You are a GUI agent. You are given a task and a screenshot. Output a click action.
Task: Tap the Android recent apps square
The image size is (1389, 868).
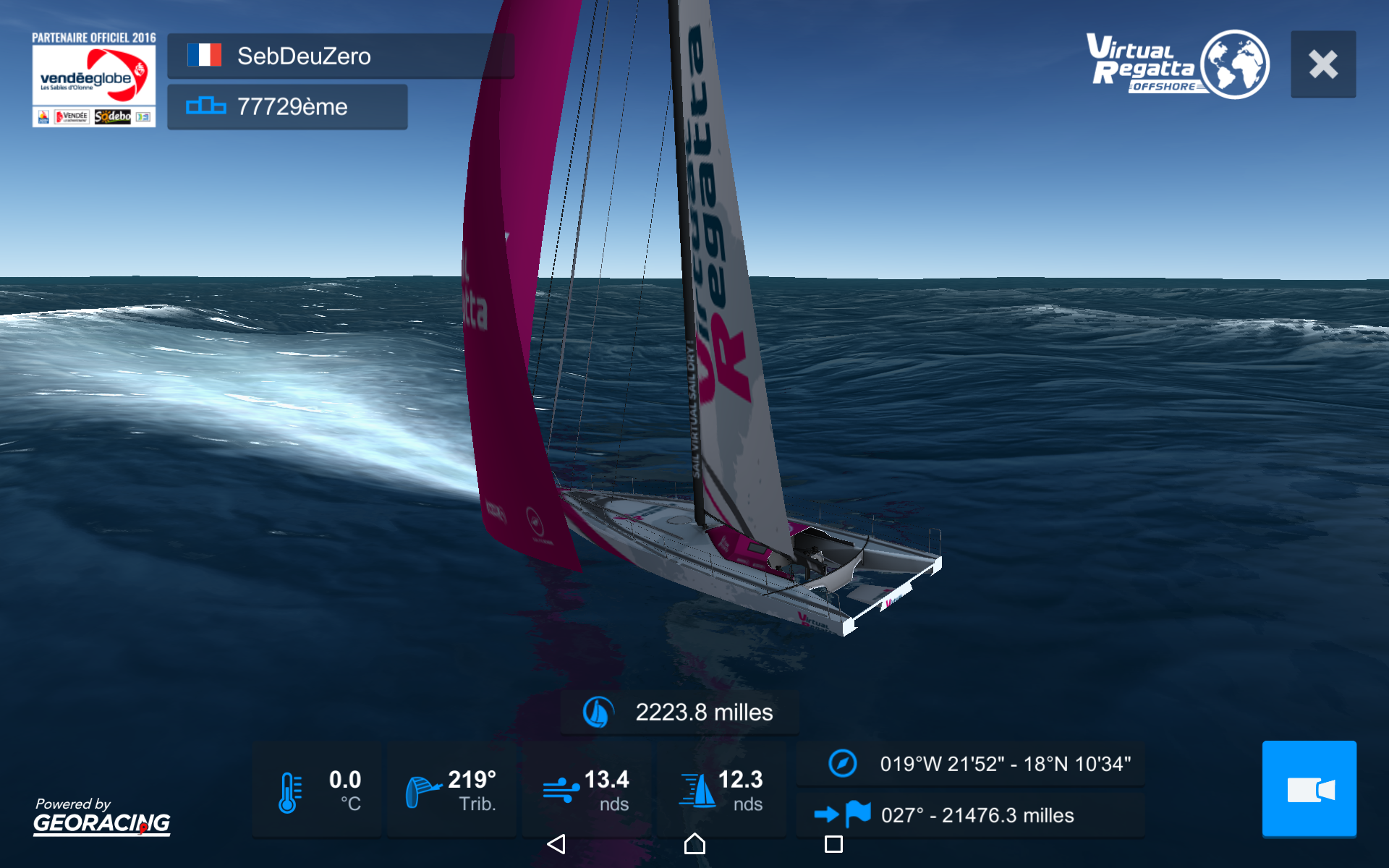point(833,843)
